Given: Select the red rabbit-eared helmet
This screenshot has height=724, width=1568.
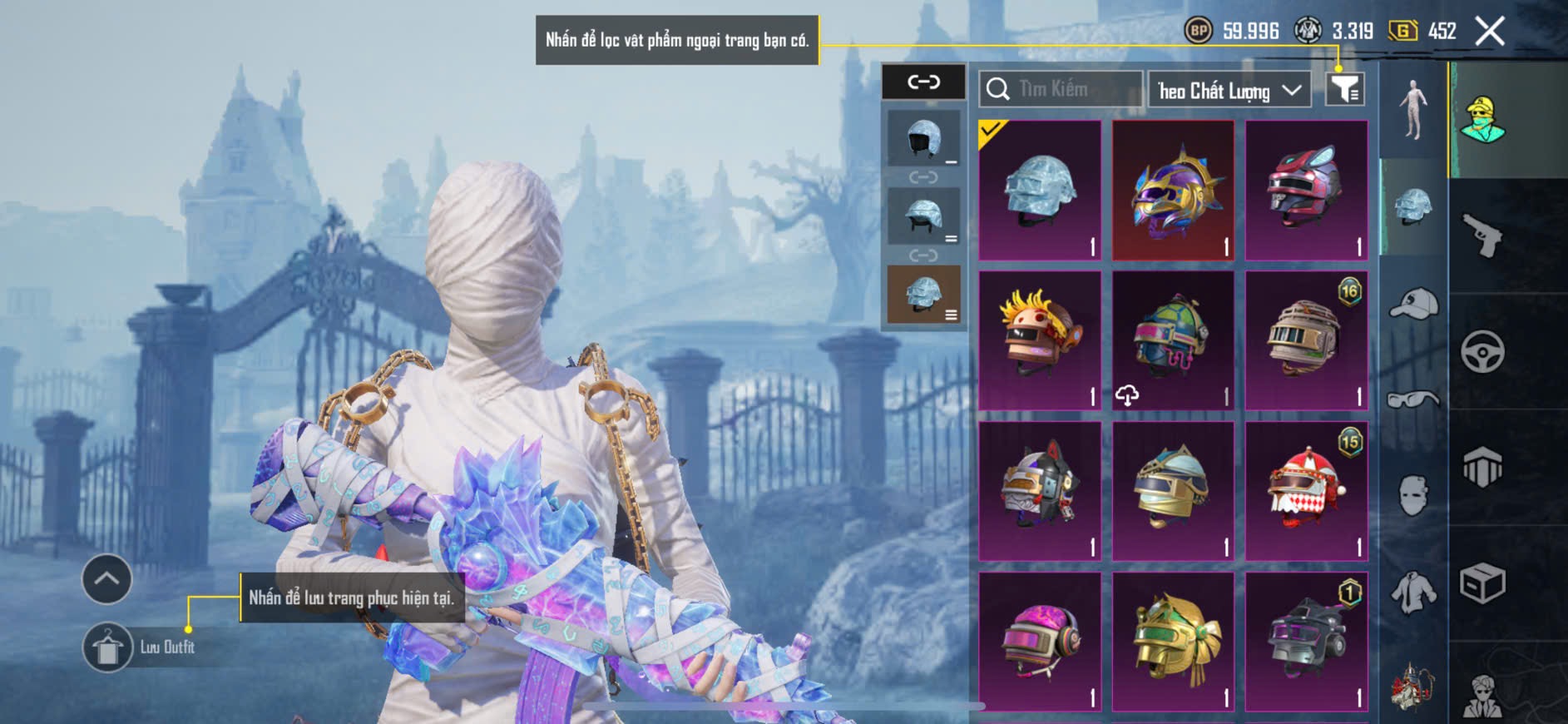Looking at the screenshot, I should pyautogui.click(x=1306, y=191).
